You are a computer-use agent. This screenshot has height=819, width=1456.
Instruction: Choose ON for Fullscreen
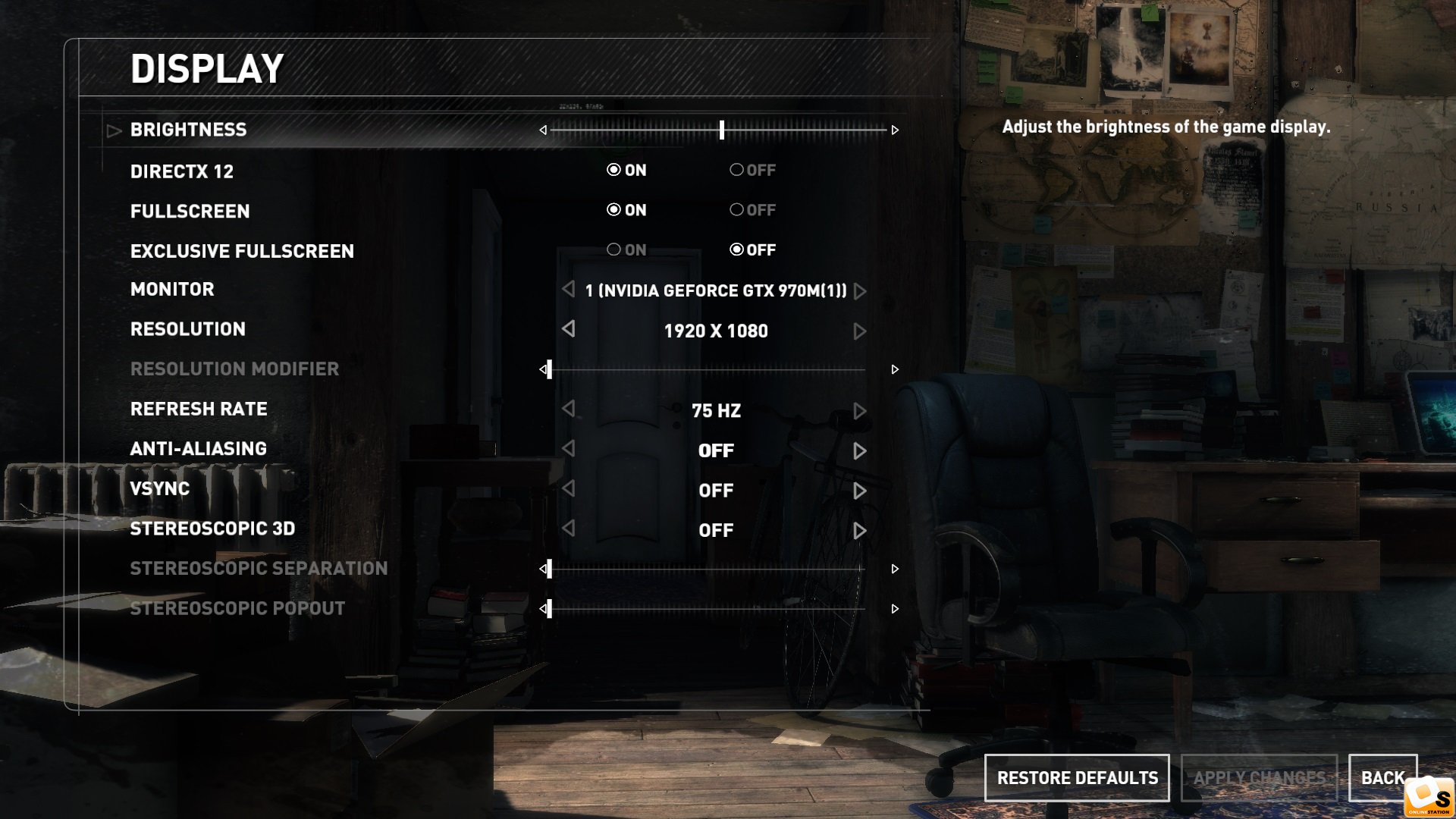point(613,210)
